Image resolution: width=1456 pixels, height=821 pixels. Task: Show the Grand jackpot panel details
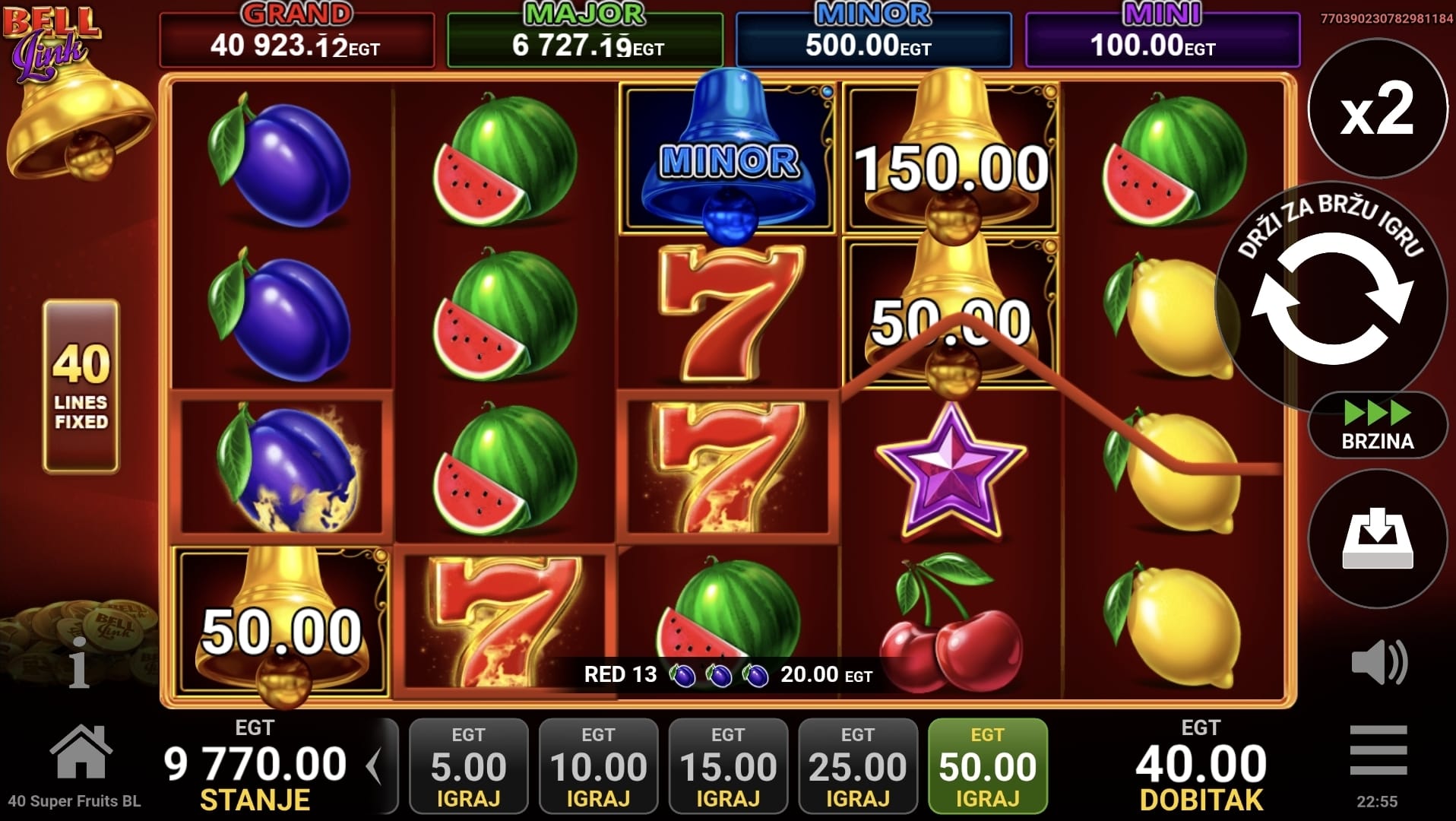[x=296, y=40]
